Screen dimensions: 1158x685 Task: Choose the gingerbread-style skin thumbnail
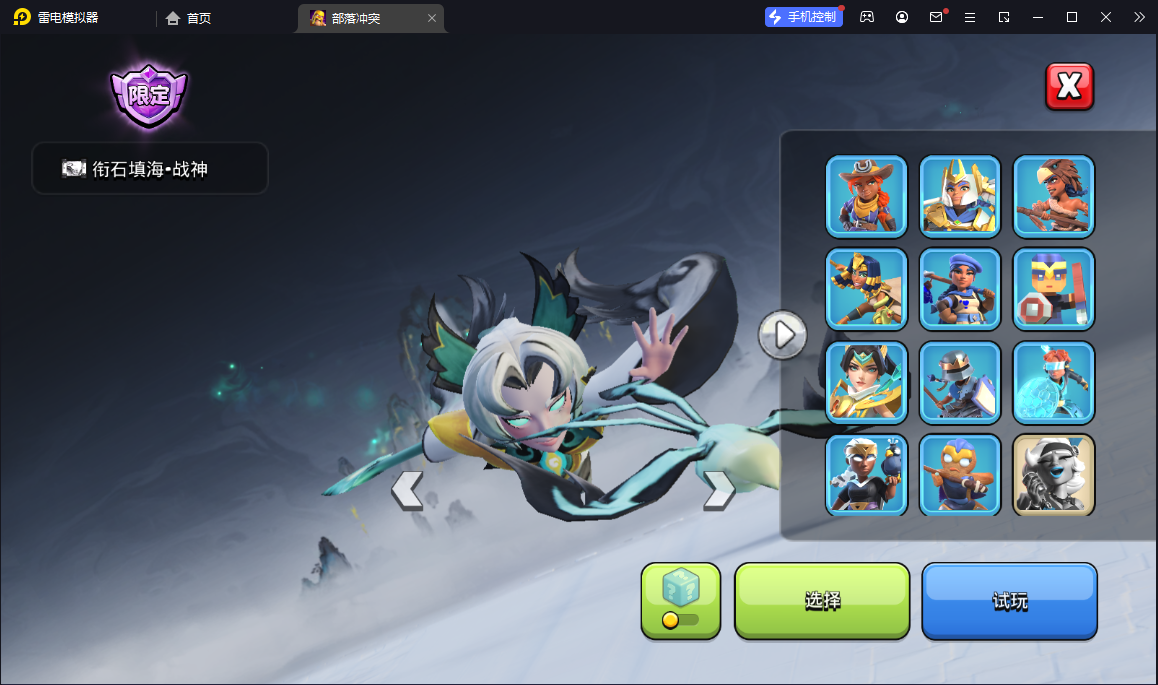(959, 474)
